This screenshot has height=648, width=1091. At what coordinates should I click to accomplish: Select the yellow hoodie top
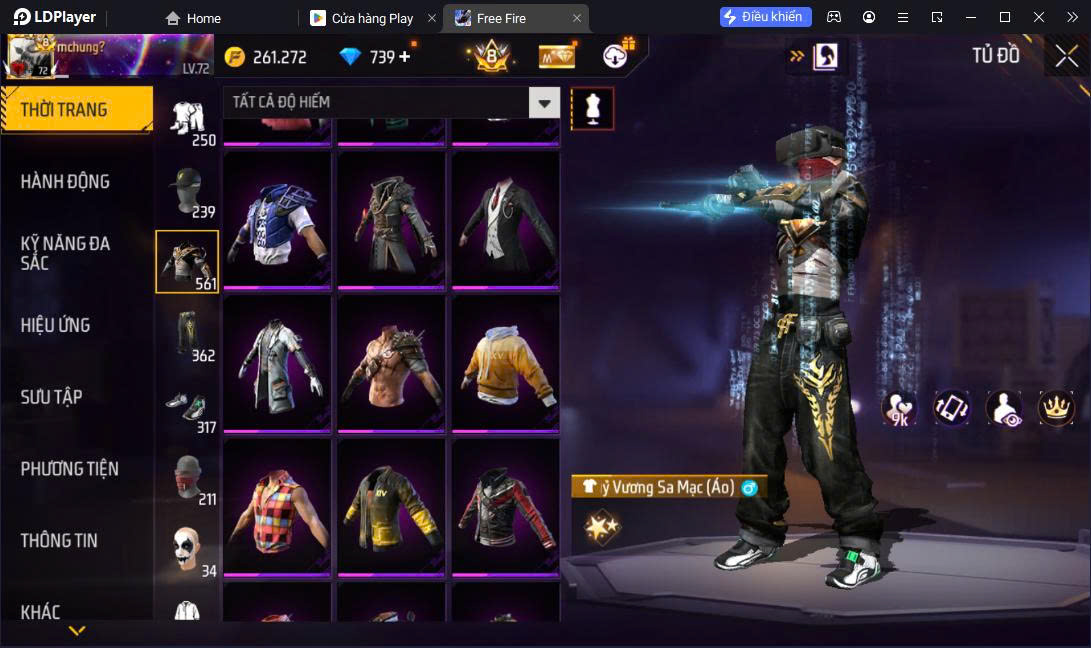click(x=506, y=362)
